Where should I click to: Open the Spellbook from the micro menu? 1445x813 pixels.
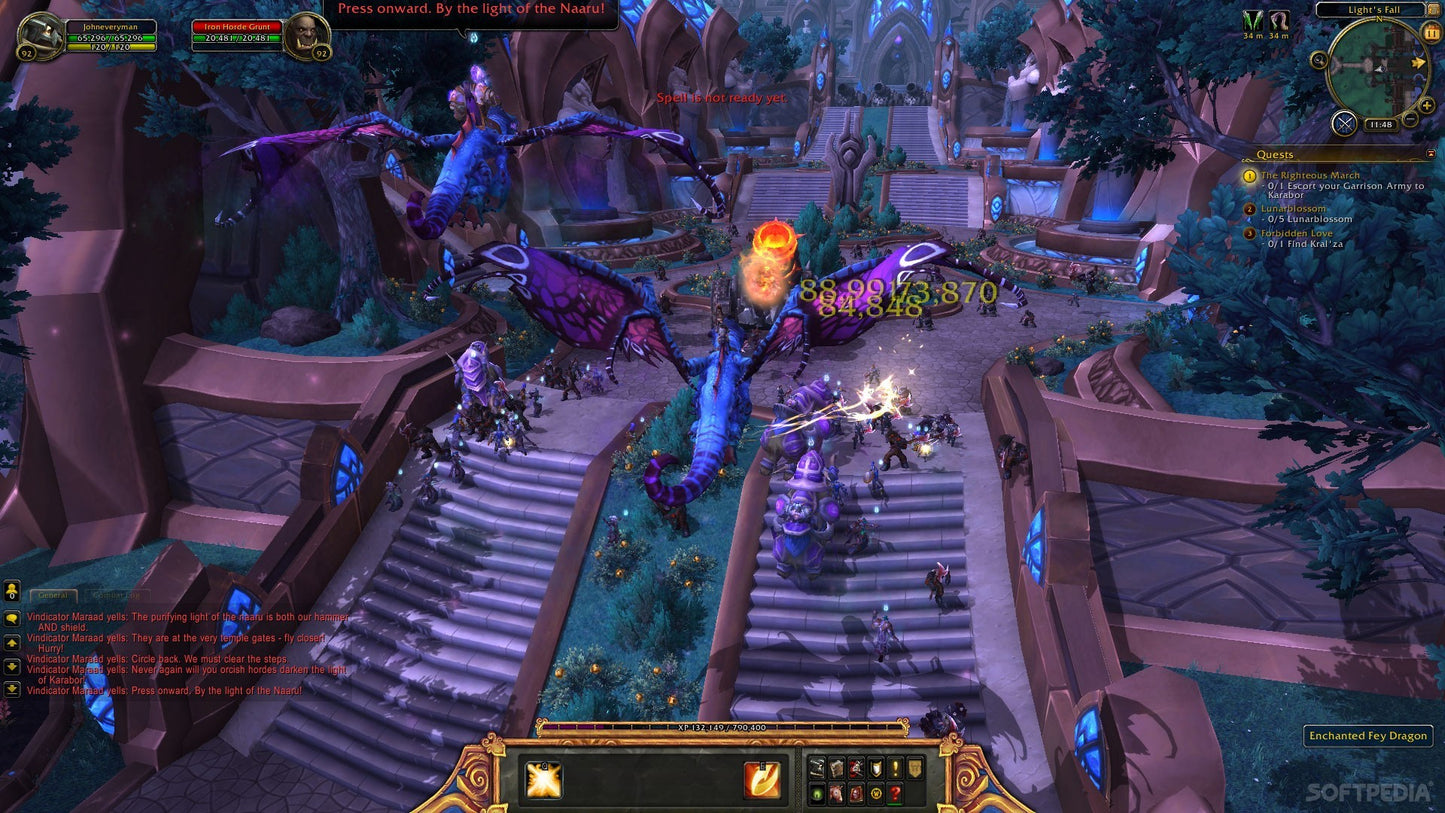tap(836, 768)
